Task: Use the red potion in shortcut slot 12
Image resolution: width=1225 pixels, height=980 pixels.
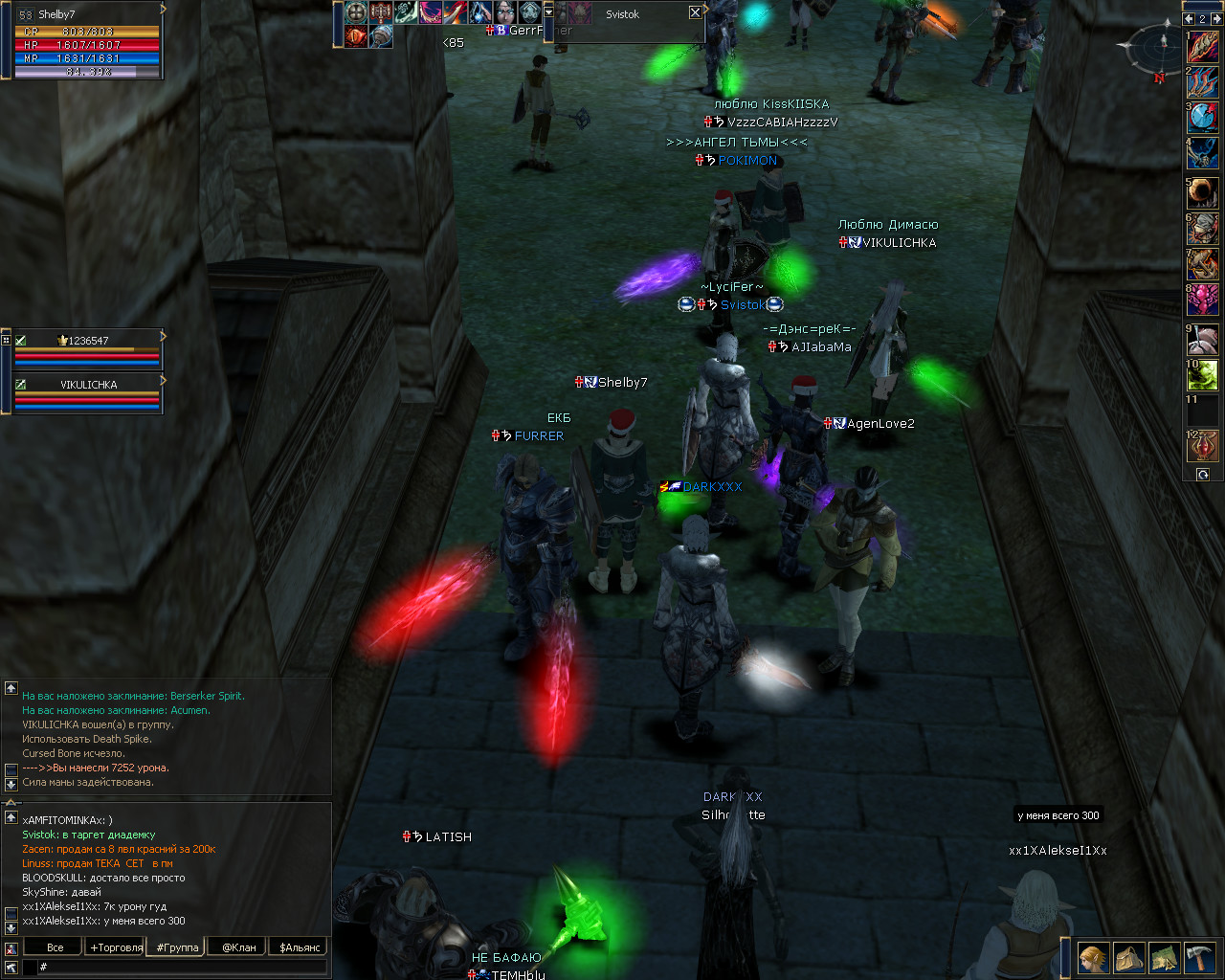Action: [1203, 446]
